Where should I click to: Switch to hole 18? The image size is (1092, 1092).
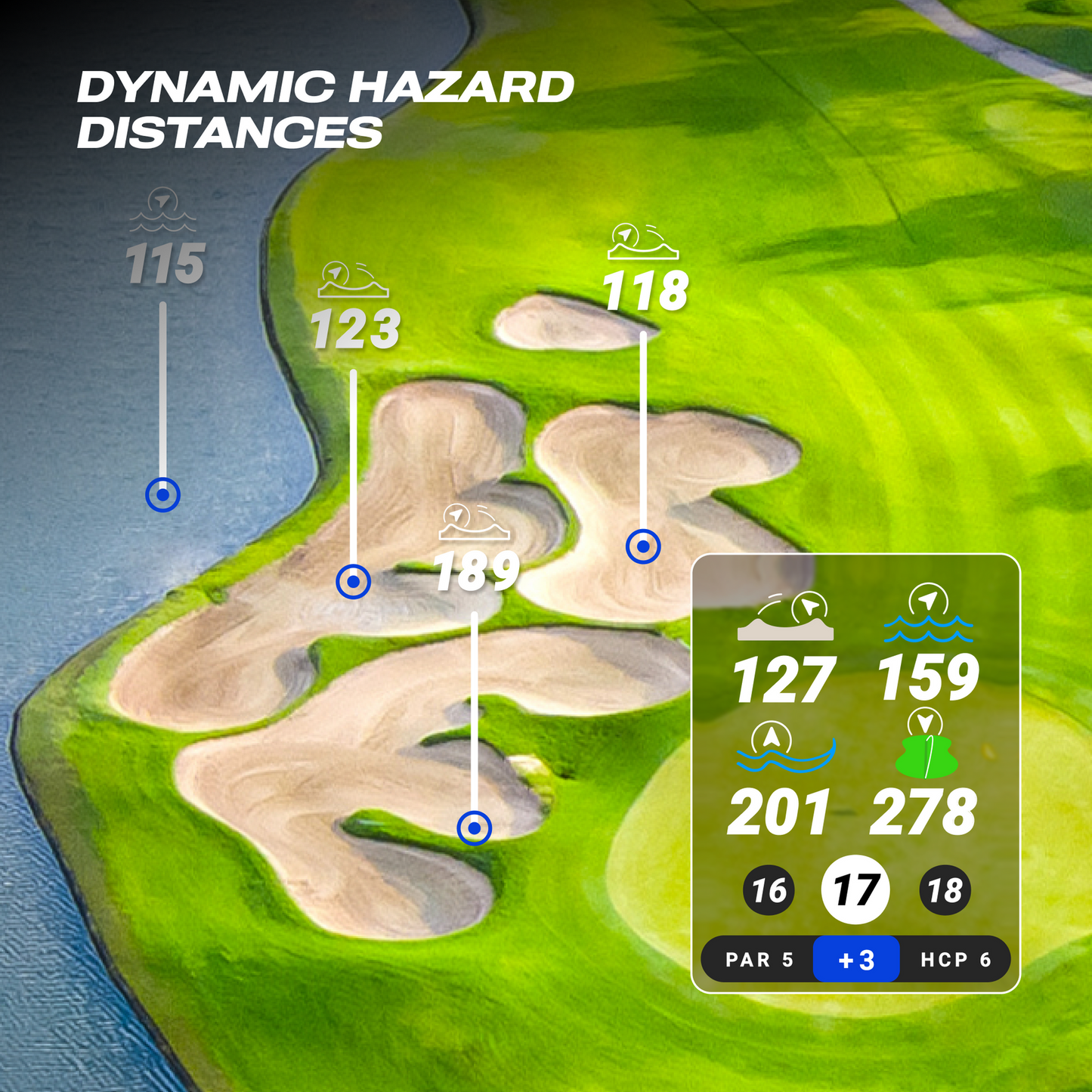click(945, 890)
